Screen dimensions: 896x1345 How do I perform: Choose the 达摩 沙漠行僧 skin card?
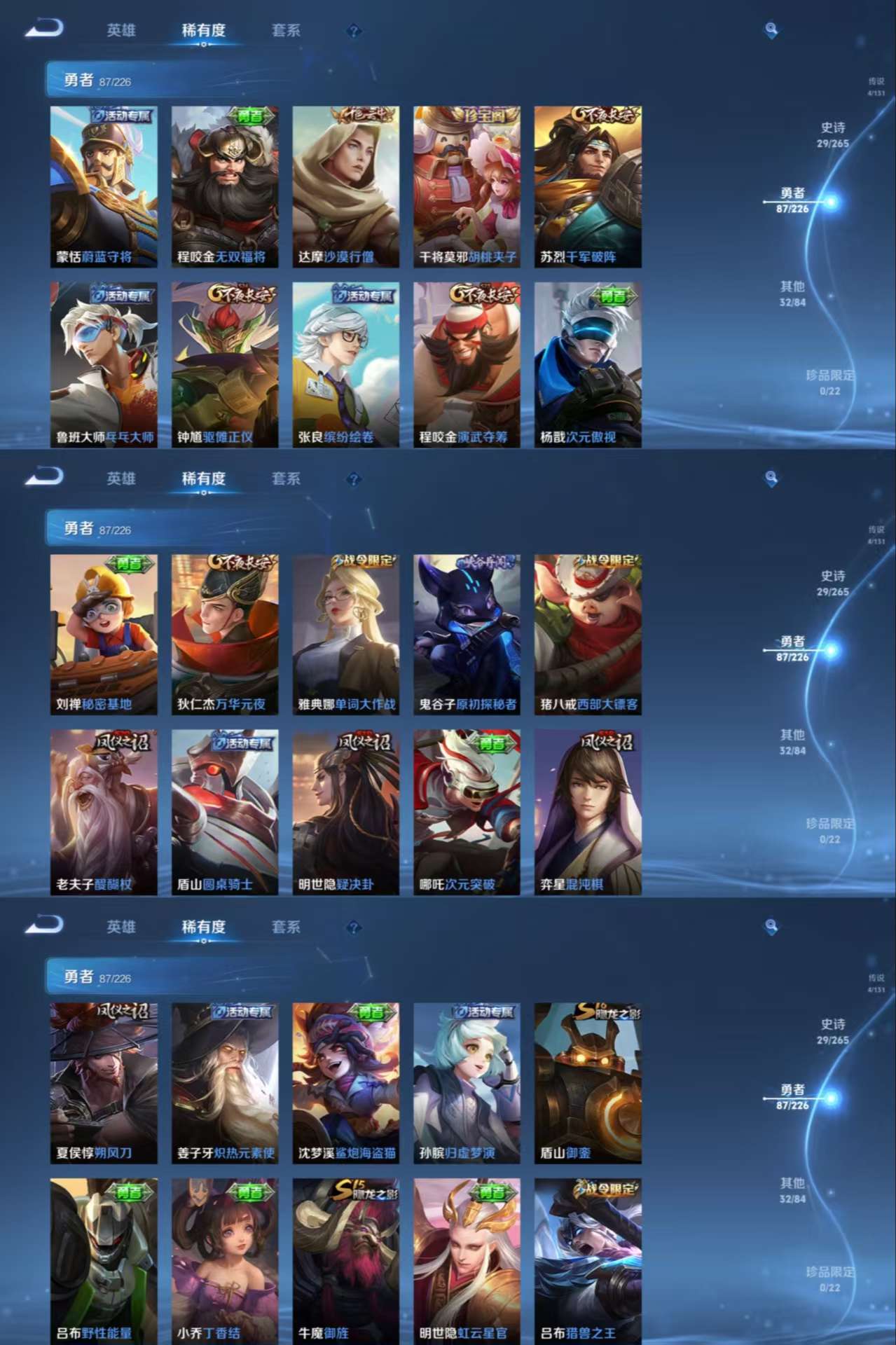pyautogui.click(x=346, y=186)
